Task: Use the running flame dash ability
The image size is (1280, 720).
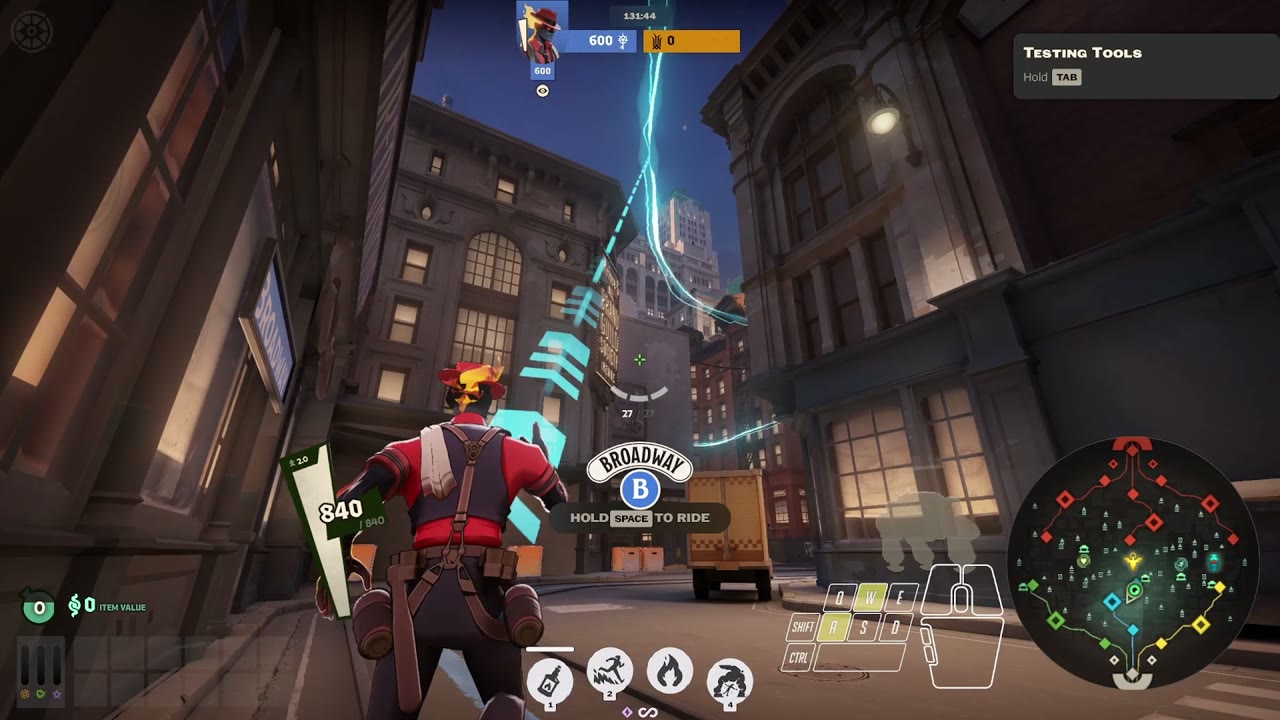Action: [x=609, y=671]
